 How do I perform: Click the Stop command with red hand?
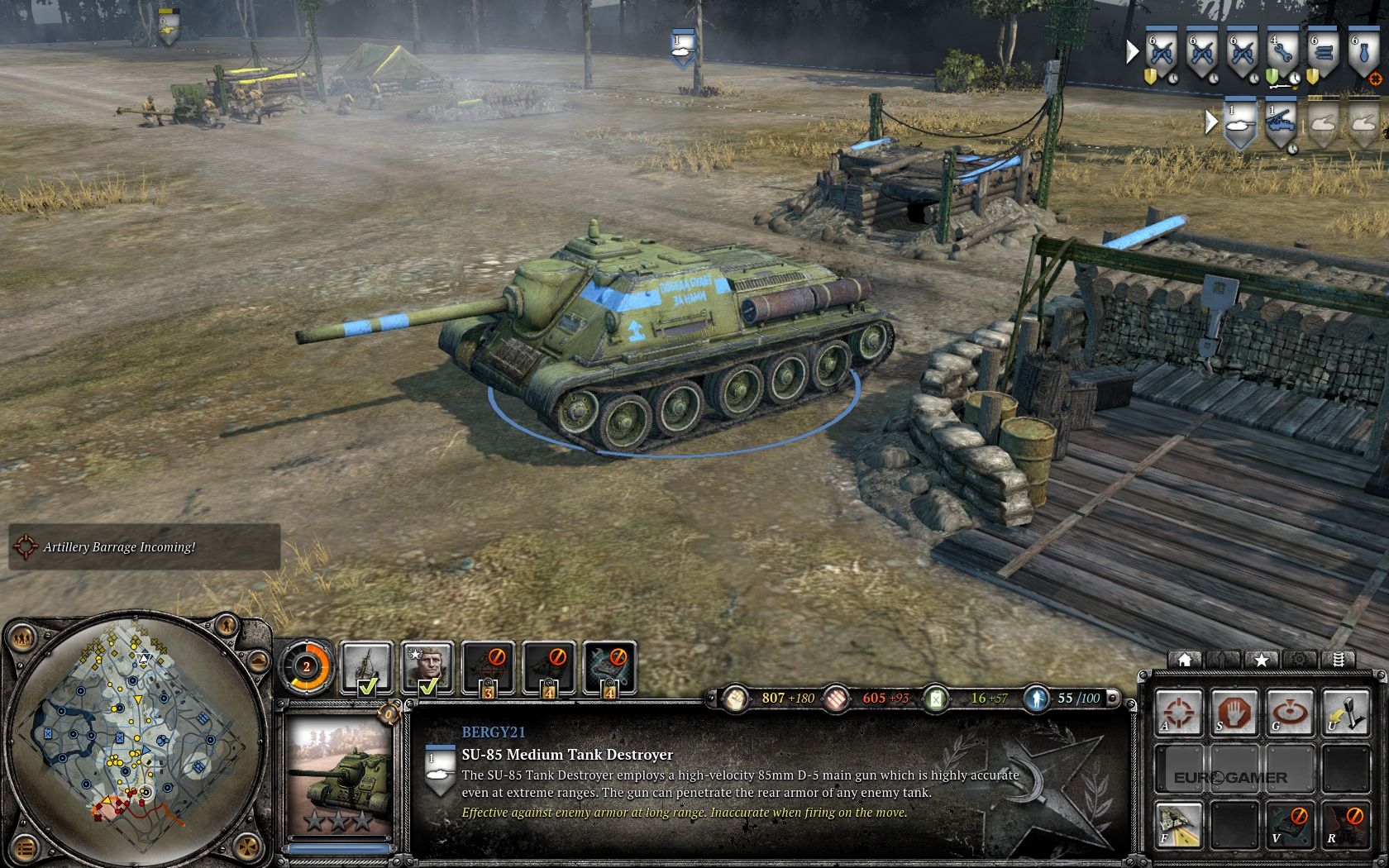1234,713
